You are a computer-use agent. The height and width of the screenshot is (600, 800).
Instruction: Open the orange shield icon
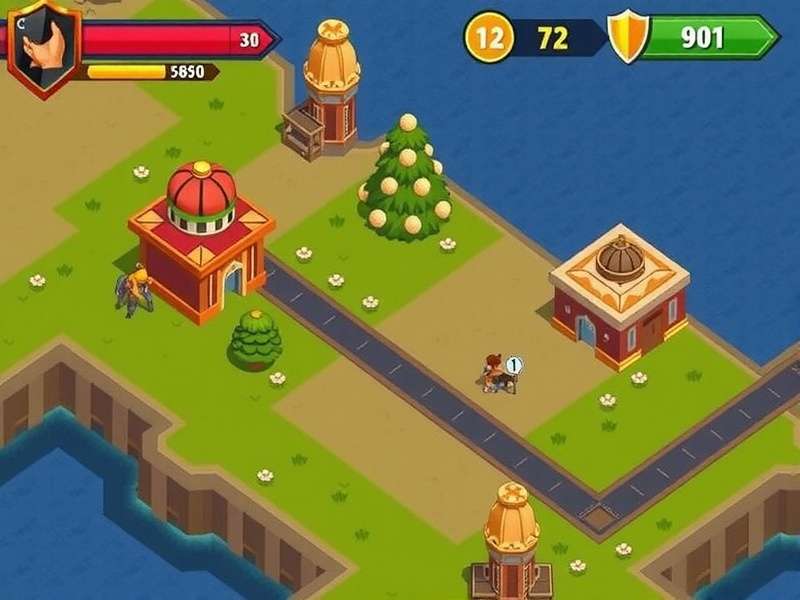628,39
